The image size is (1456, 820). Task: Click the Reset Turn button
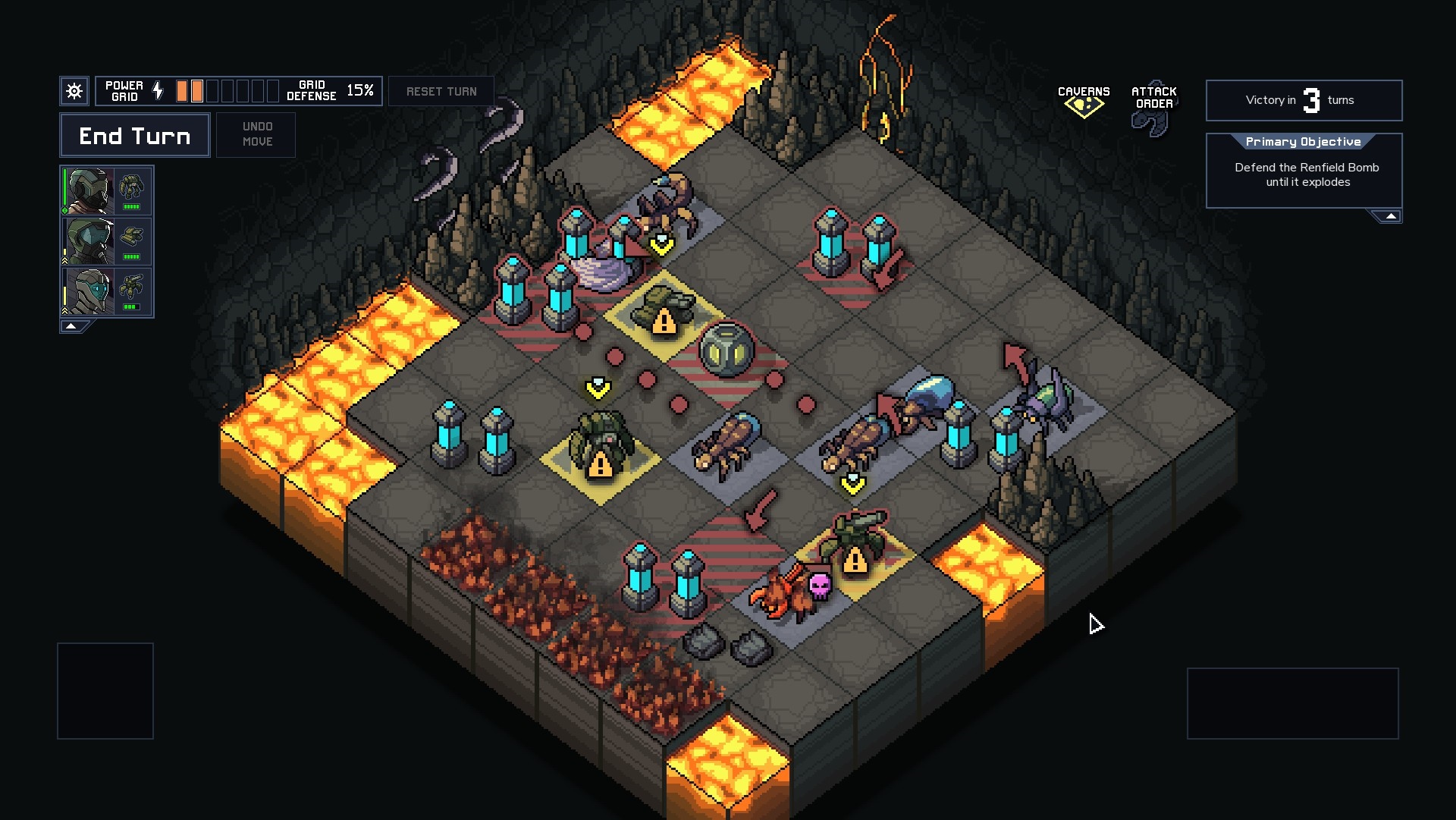[441, 92]
